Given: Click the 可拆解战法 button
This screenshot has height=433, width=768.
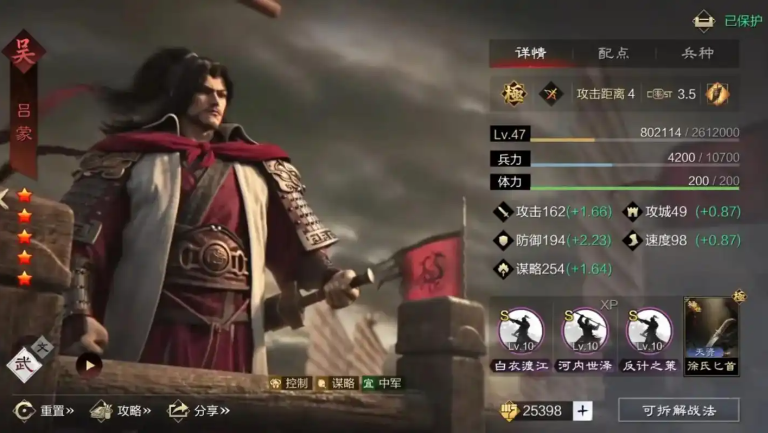Looking at the screenshot, I should (x=678, y=410).
